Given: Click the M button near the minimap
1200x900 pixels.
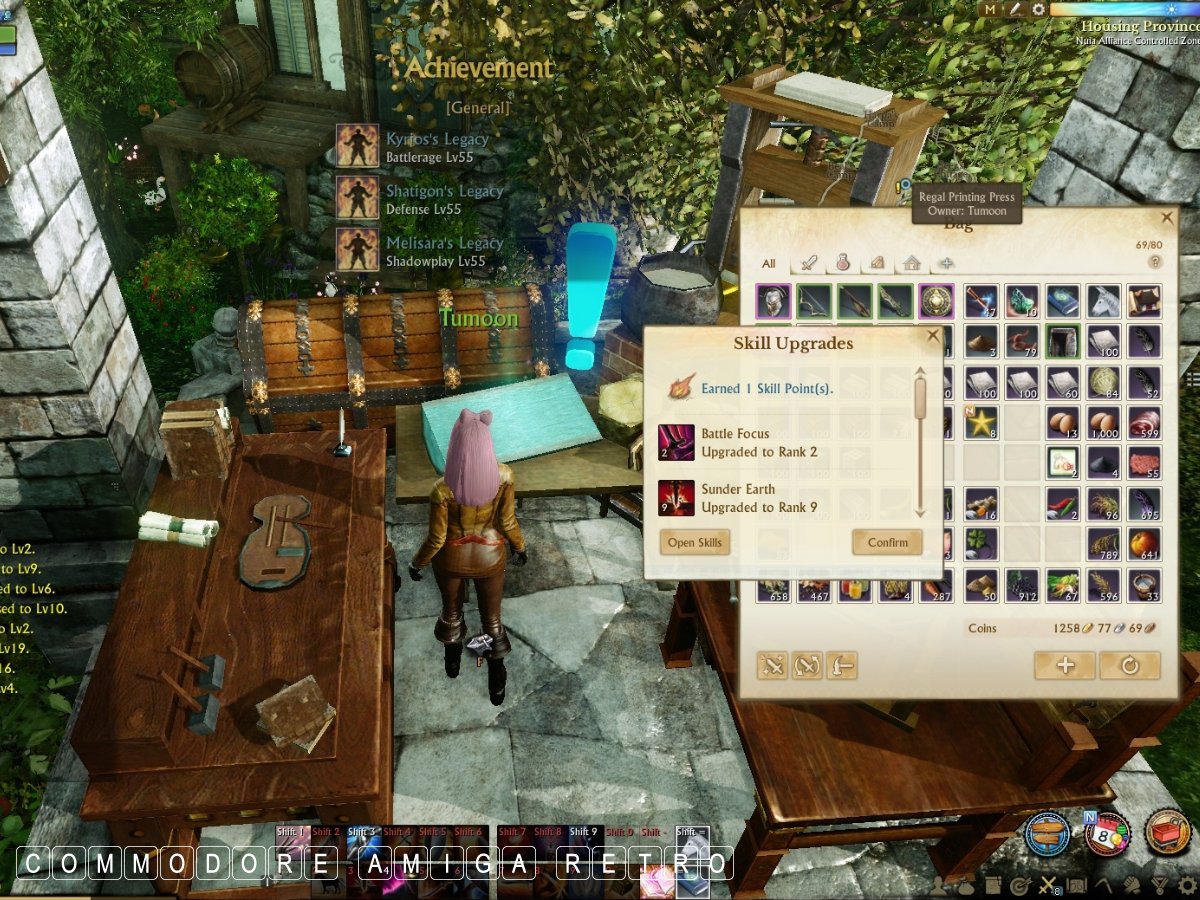Looking at the screenshot, I should (990, 9).
